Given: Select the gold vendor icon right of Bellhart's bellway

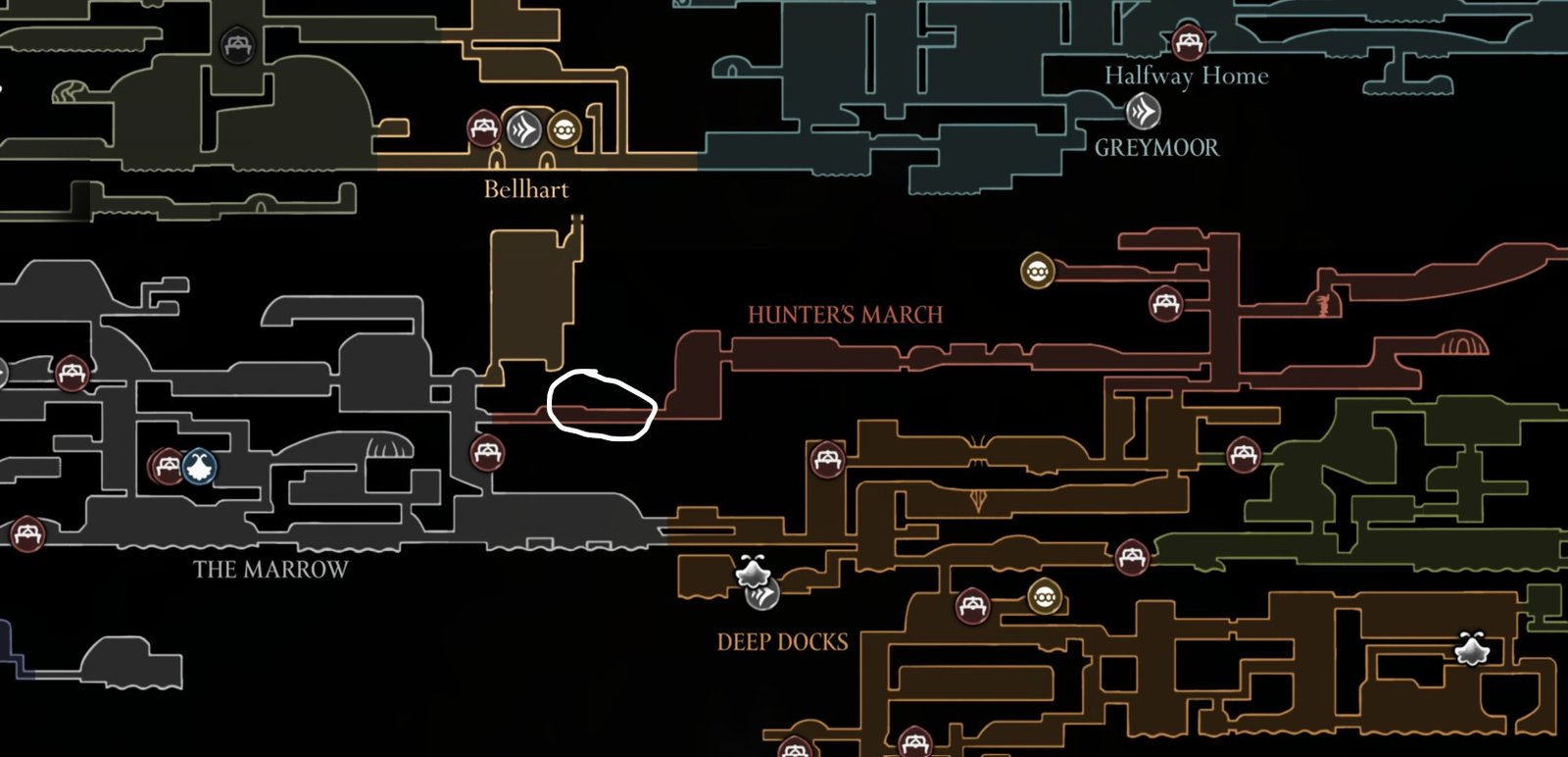Looking at the screenshot, I should coord(563,126).
